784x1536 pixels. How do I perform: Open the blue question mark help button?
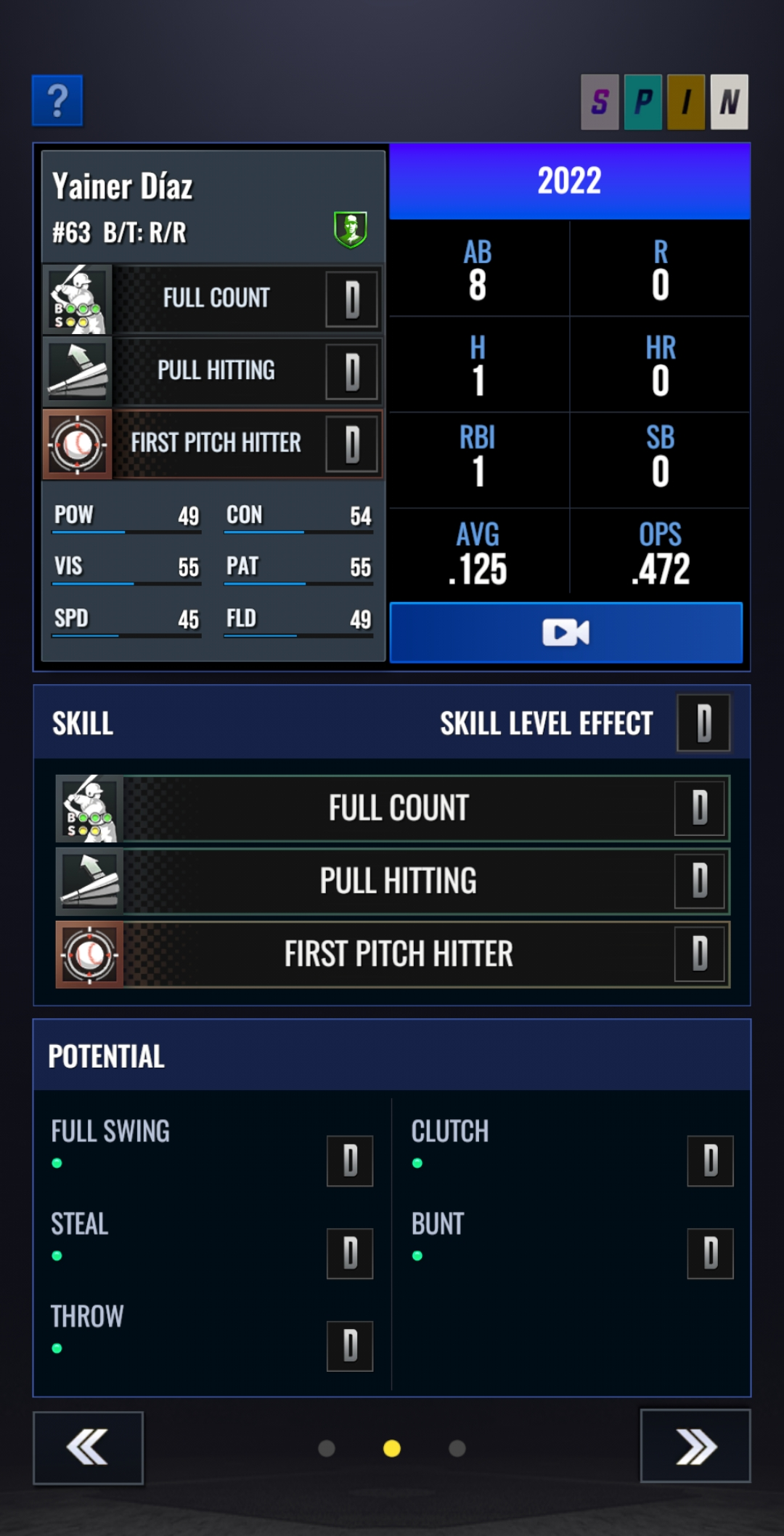tap(57, 101)
